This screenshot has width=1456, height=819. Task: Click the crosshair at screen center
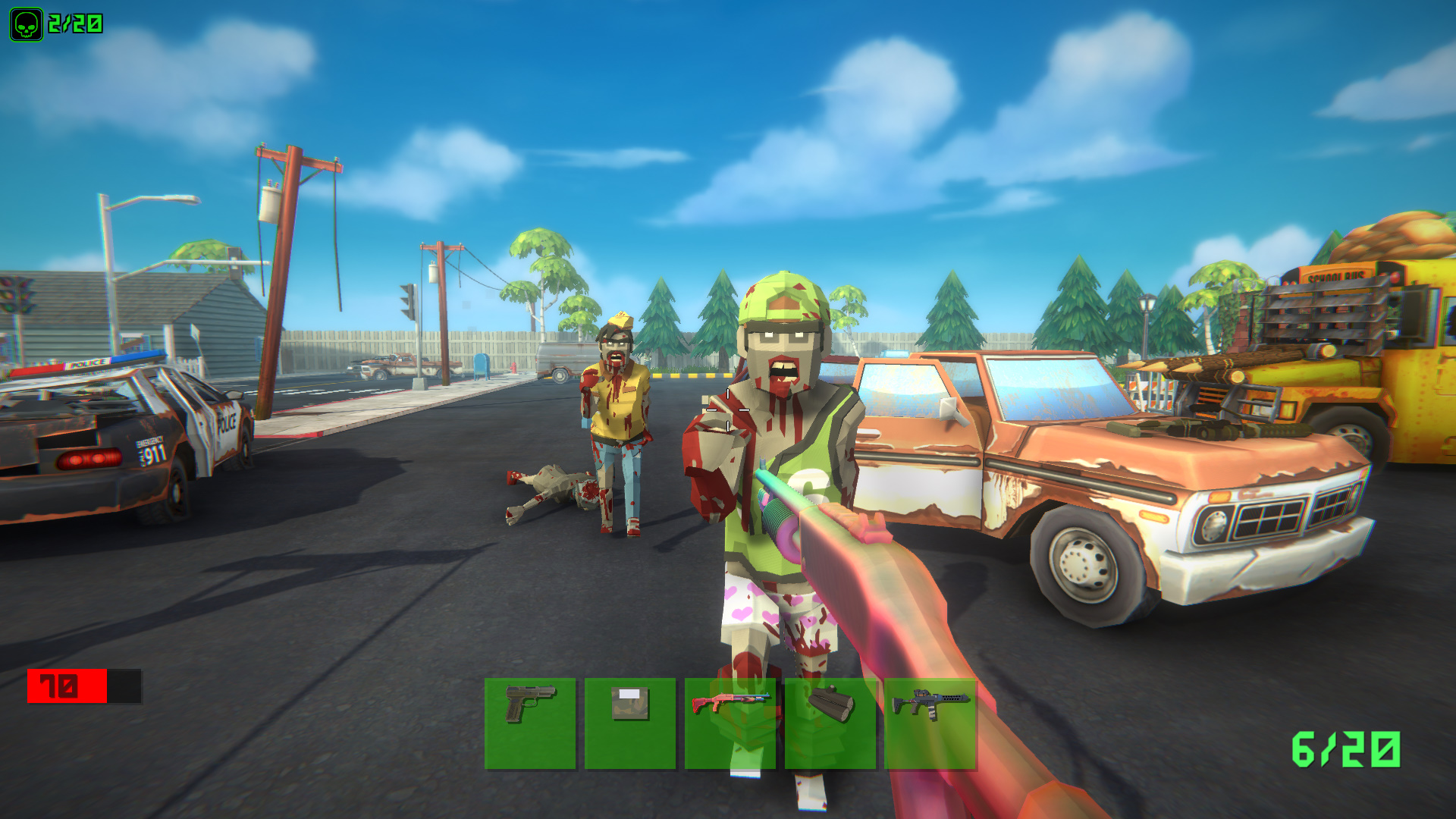(x=728, y=409)
